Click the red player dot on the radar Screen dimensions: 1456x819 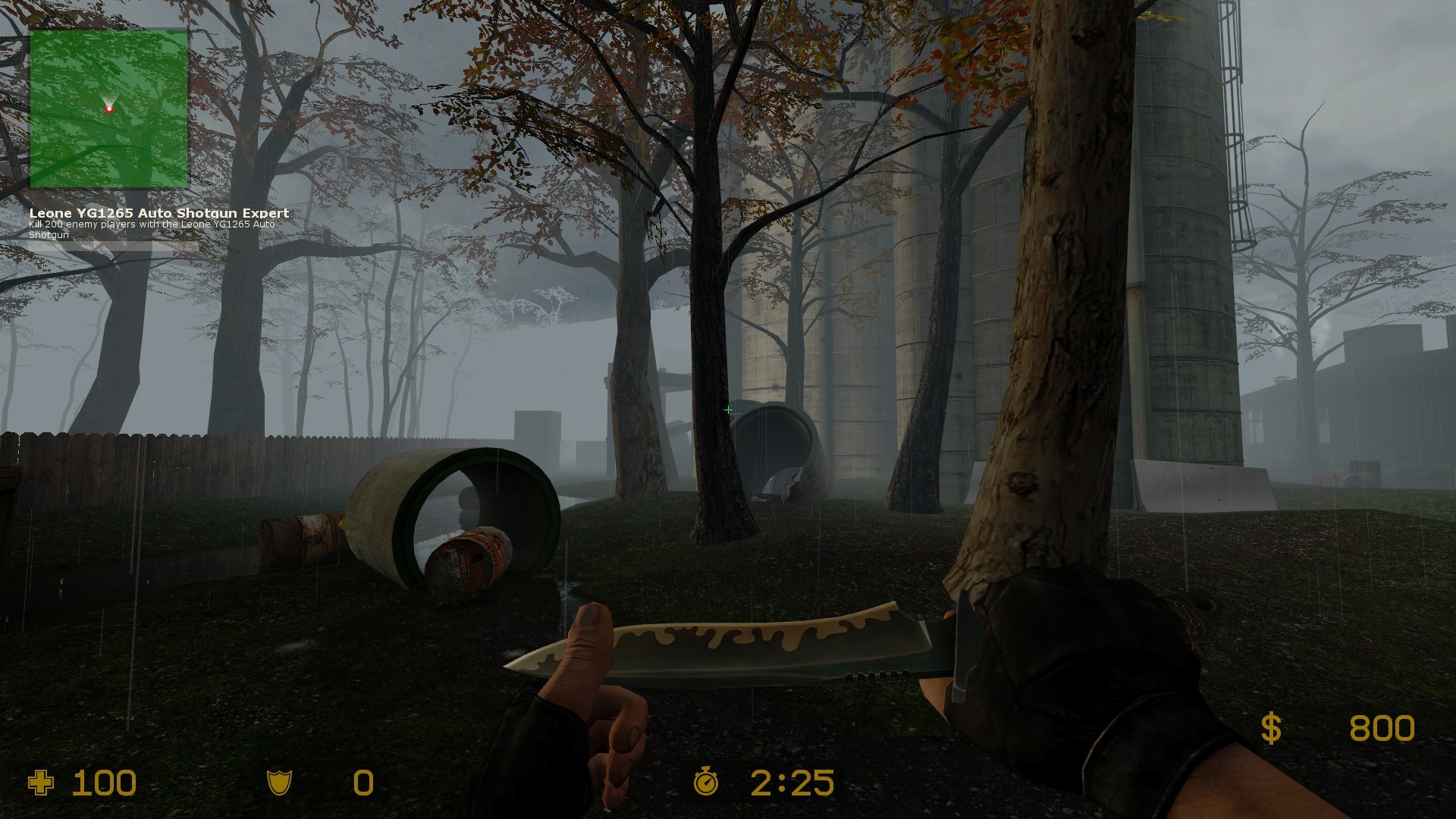pos(110,108)
